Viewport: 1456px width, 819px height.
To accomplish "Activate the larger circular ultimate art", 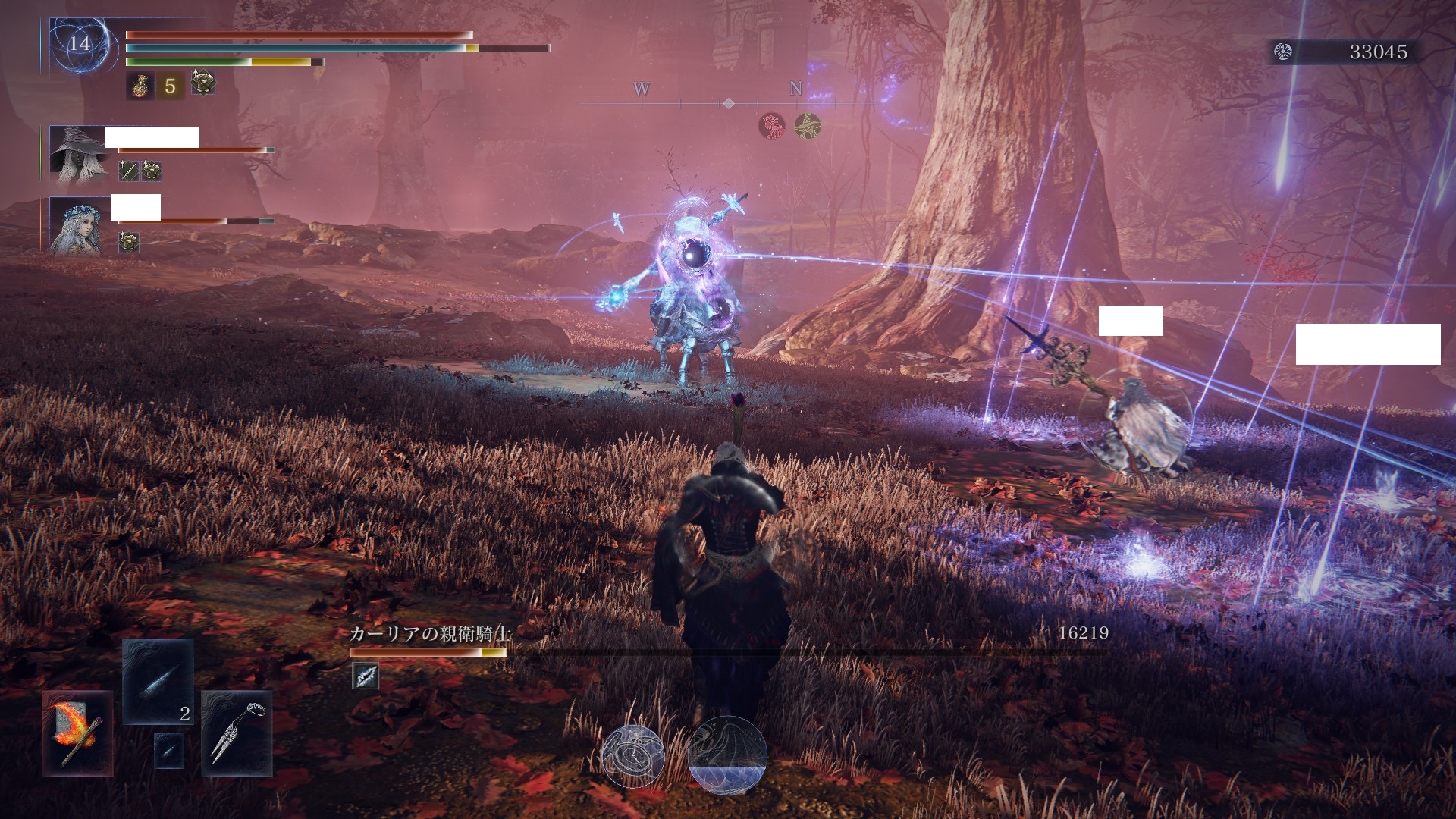I will 727,756.
